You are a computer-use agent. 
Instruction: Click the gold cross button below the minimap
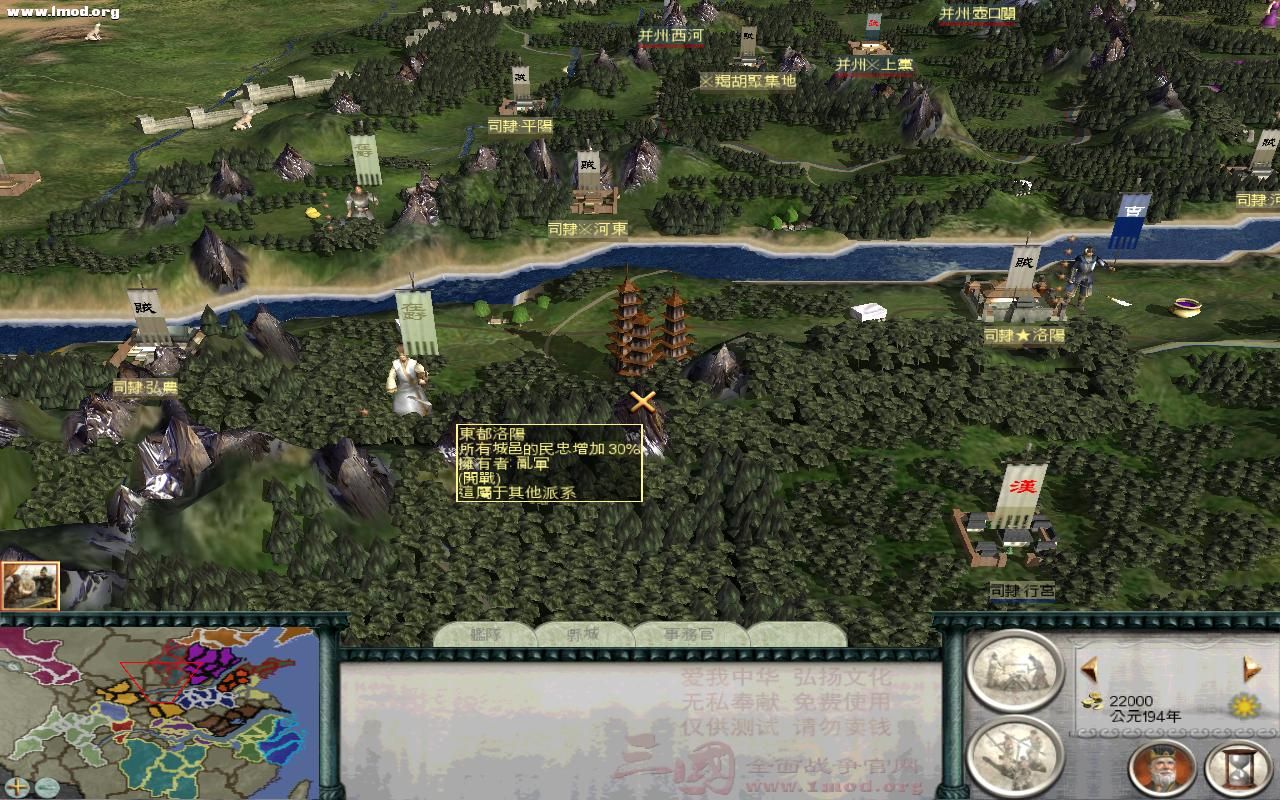click(16, 787)
